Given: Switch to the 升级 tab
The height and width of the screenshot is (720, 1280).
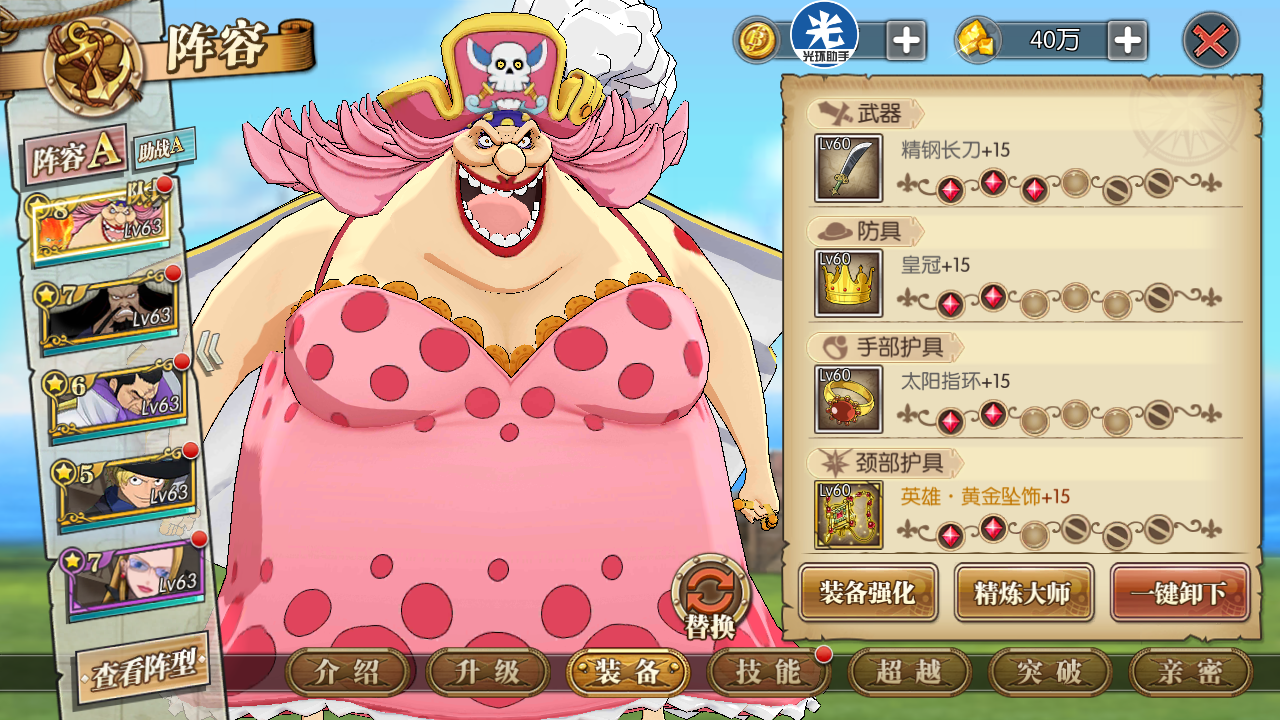Looking at the screenshot, I should point(487,672).
